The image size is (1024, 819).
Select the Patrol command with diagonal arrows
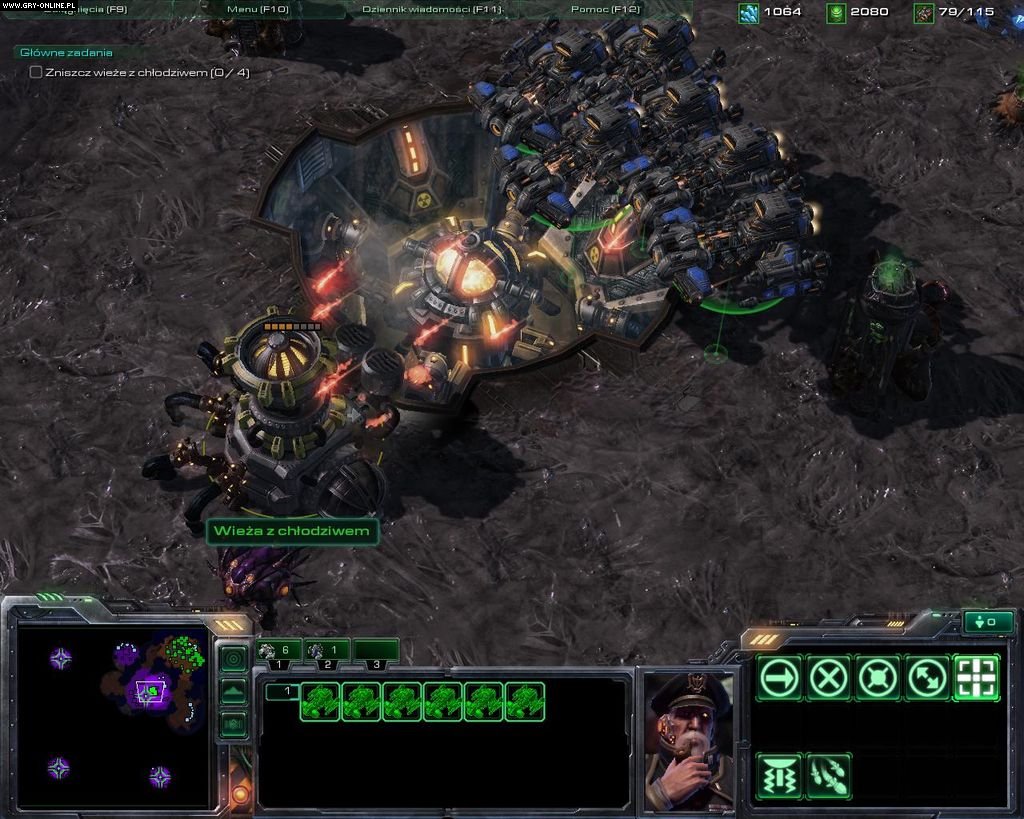927,679
